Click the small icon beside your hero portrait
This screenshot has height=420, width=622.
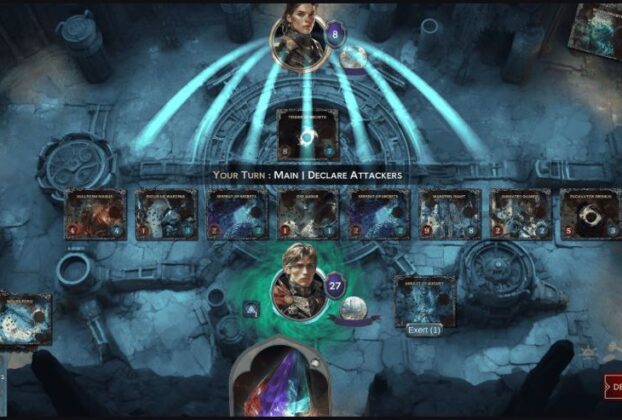[251, 311]
